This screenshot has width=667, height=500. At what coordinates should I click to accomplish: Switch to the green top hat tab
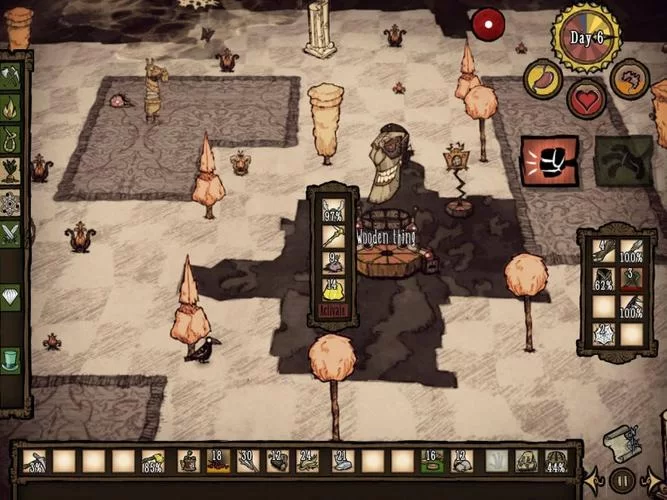click(x=10, y=359)
